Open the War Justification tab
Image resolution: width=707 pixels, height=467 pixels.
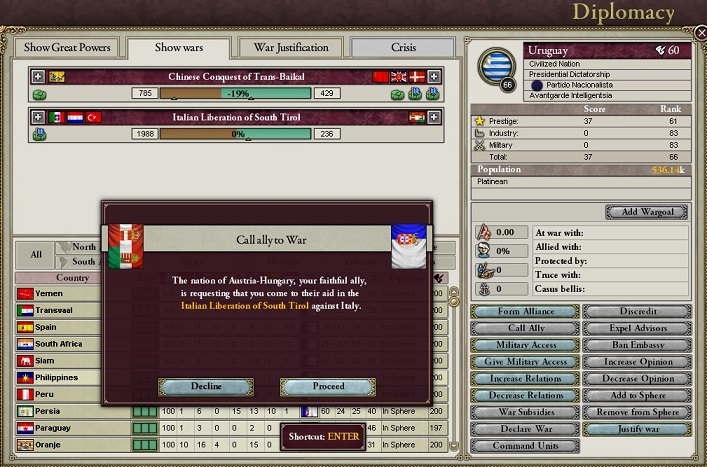tap(290, 47)
